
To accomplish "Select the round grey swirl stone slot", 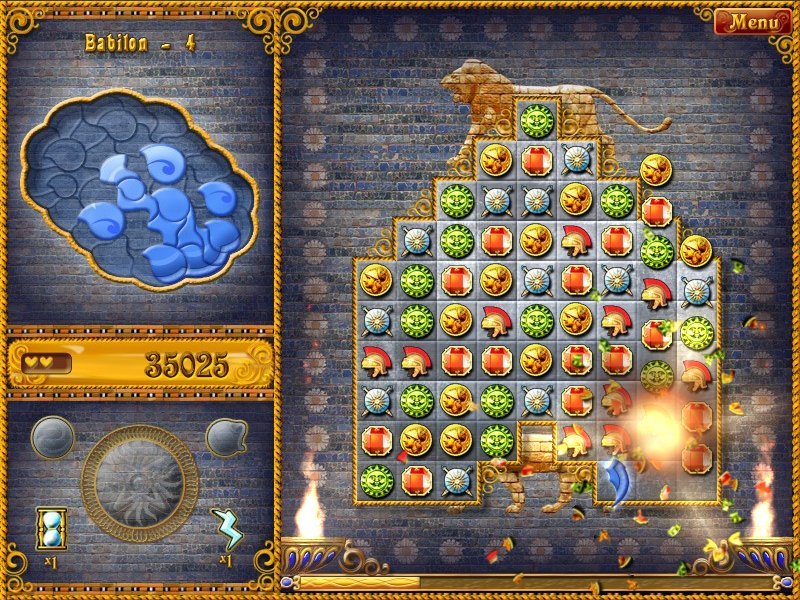I will point(52,437).
